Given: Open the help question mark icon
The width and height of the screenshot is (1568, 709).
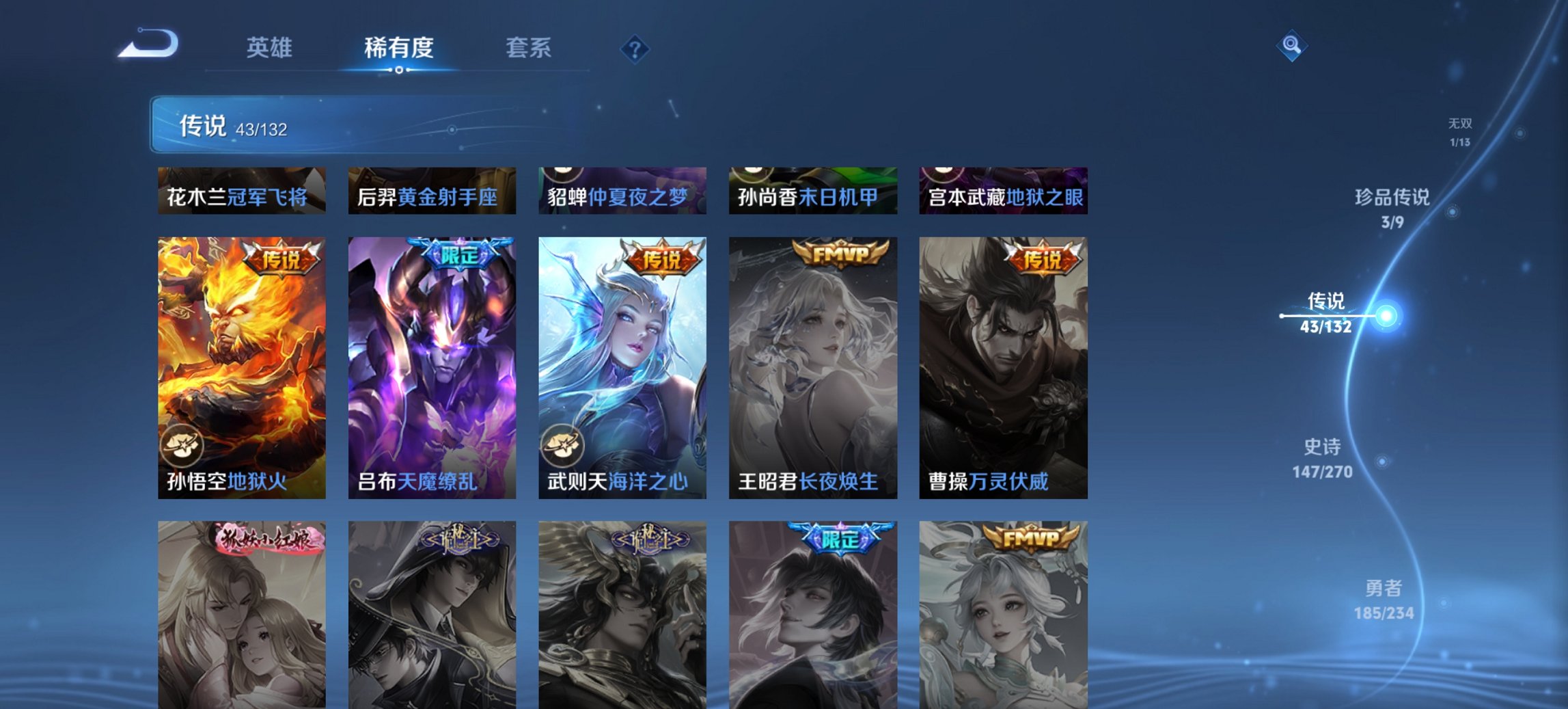Looking at the screenshot, I should [634, 48].
